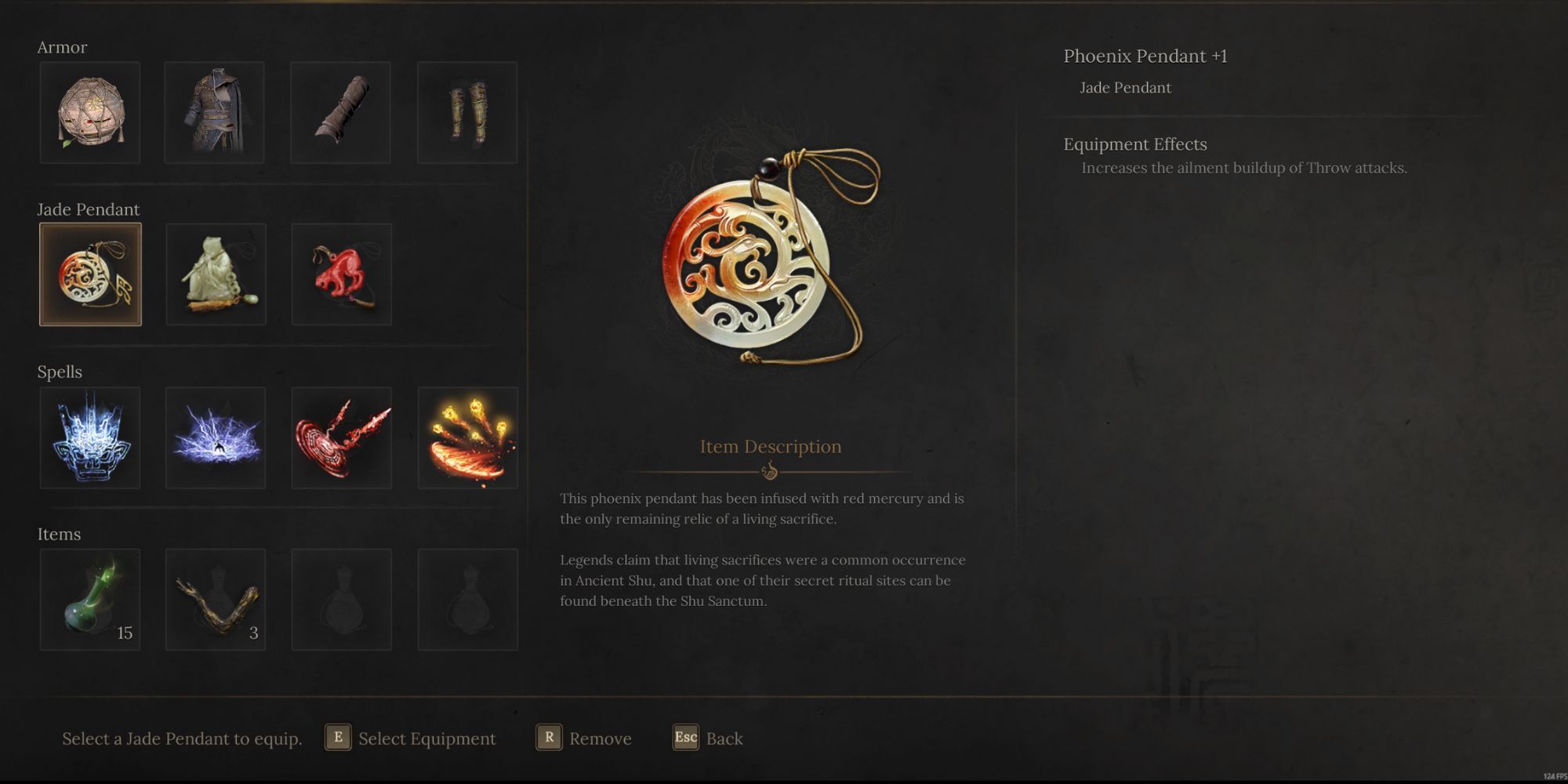Screen dimensions: 1568x784
Task: Select the lightning spell icon
Action: [x=215, y=437]
